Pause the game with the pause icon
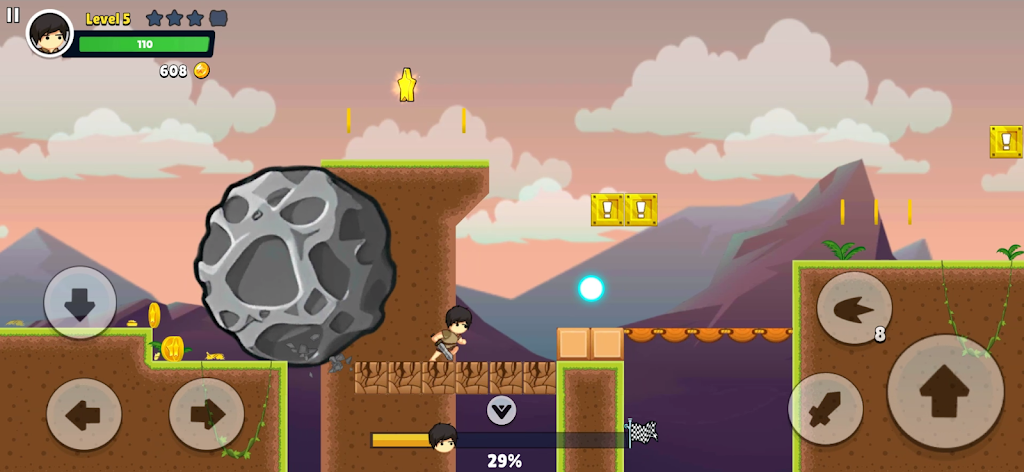1024x472 pixels. pyautogui.click(x=13, y=15)
